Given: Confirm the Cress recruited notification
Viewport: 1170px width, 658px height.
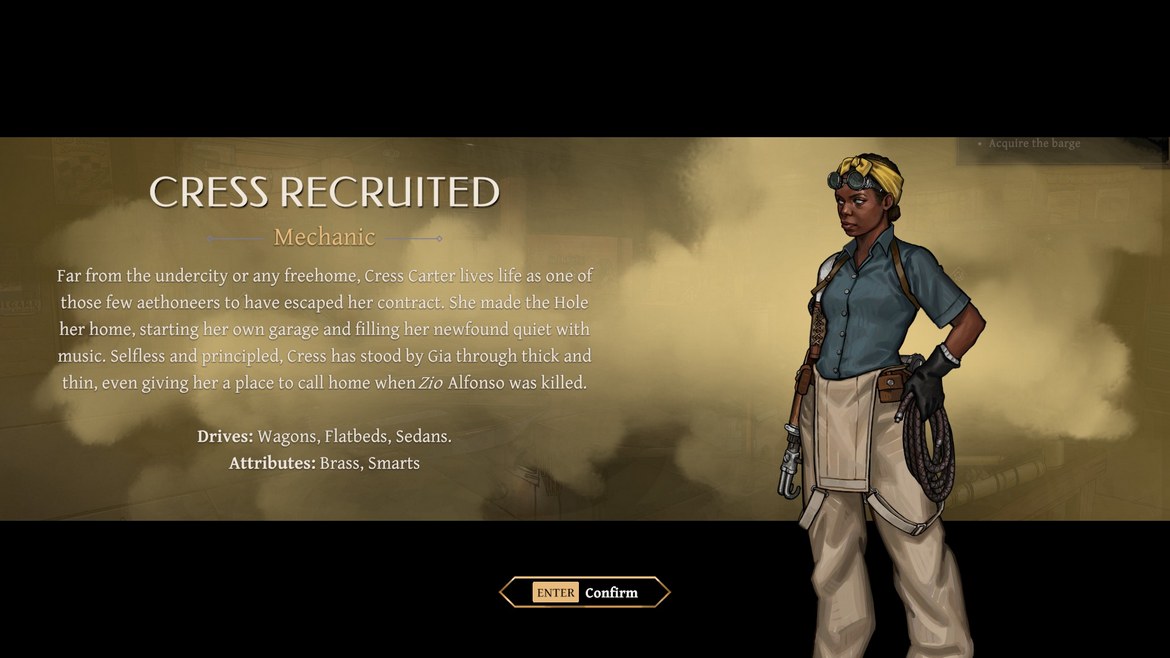Looking at the screenshot, I should click(x=585, y=592).
